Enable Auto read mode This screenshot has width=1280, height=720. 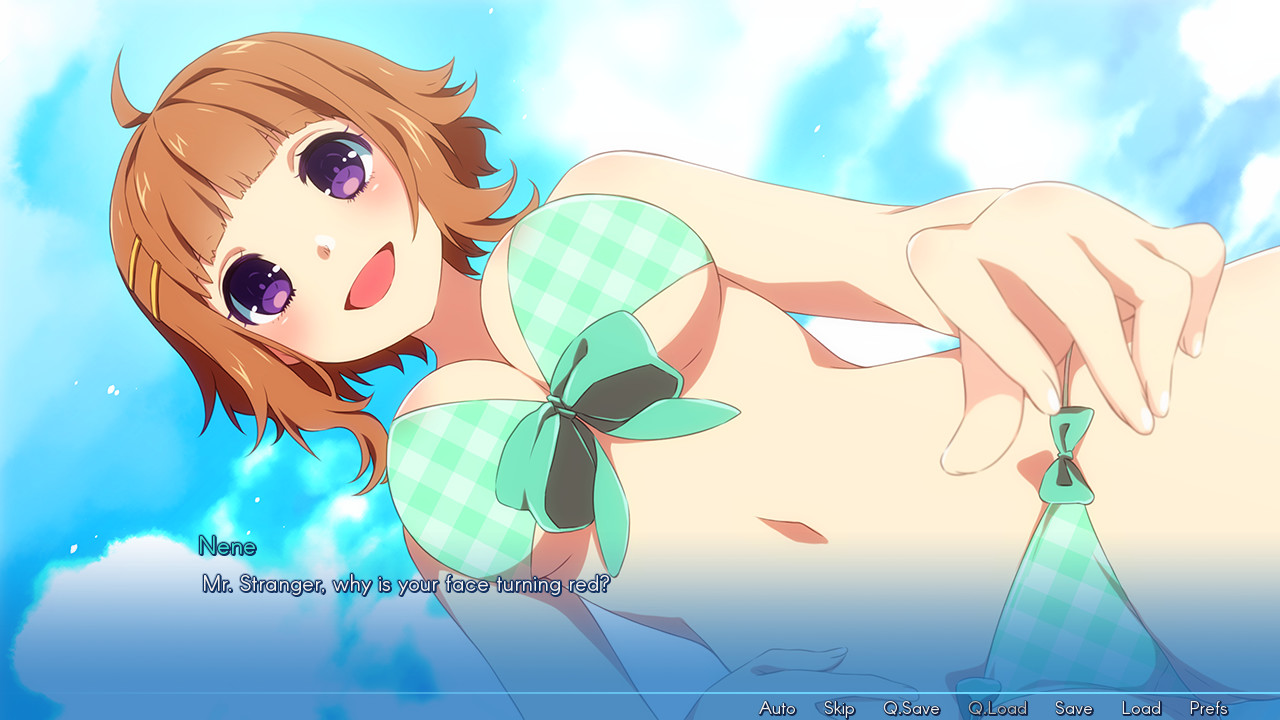tap(776, 707)
